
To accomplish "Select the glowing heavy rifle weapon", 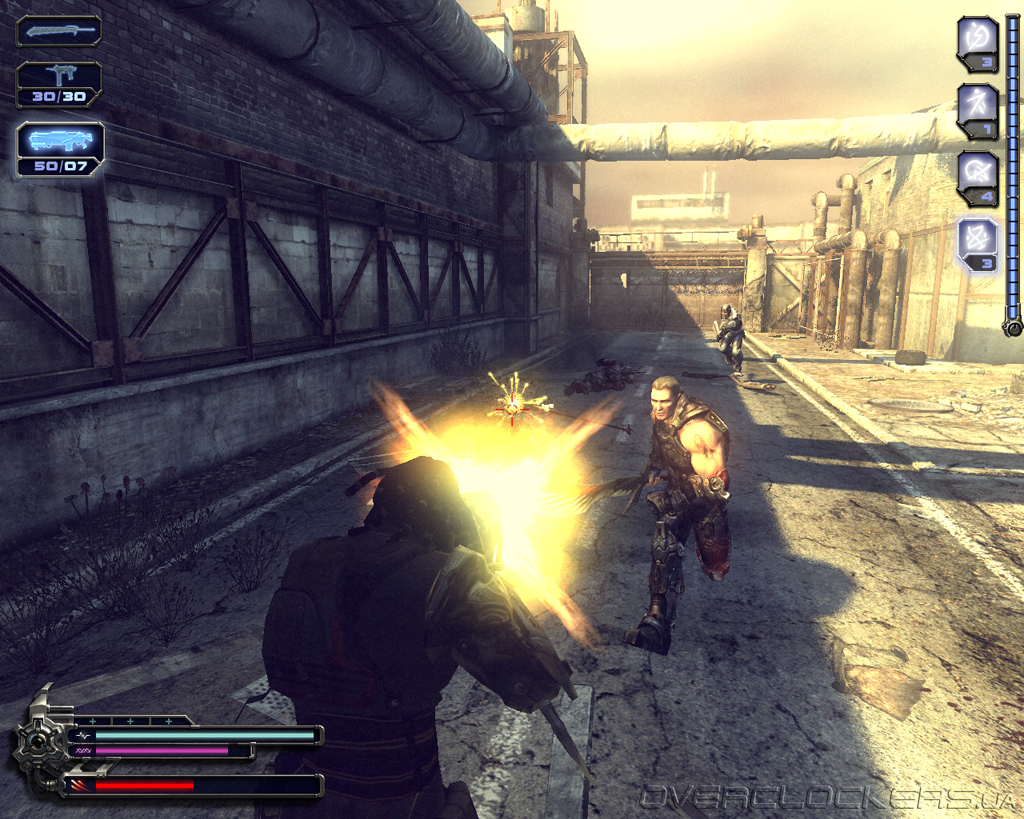I will pyautogui.click(x=60, y=148).
